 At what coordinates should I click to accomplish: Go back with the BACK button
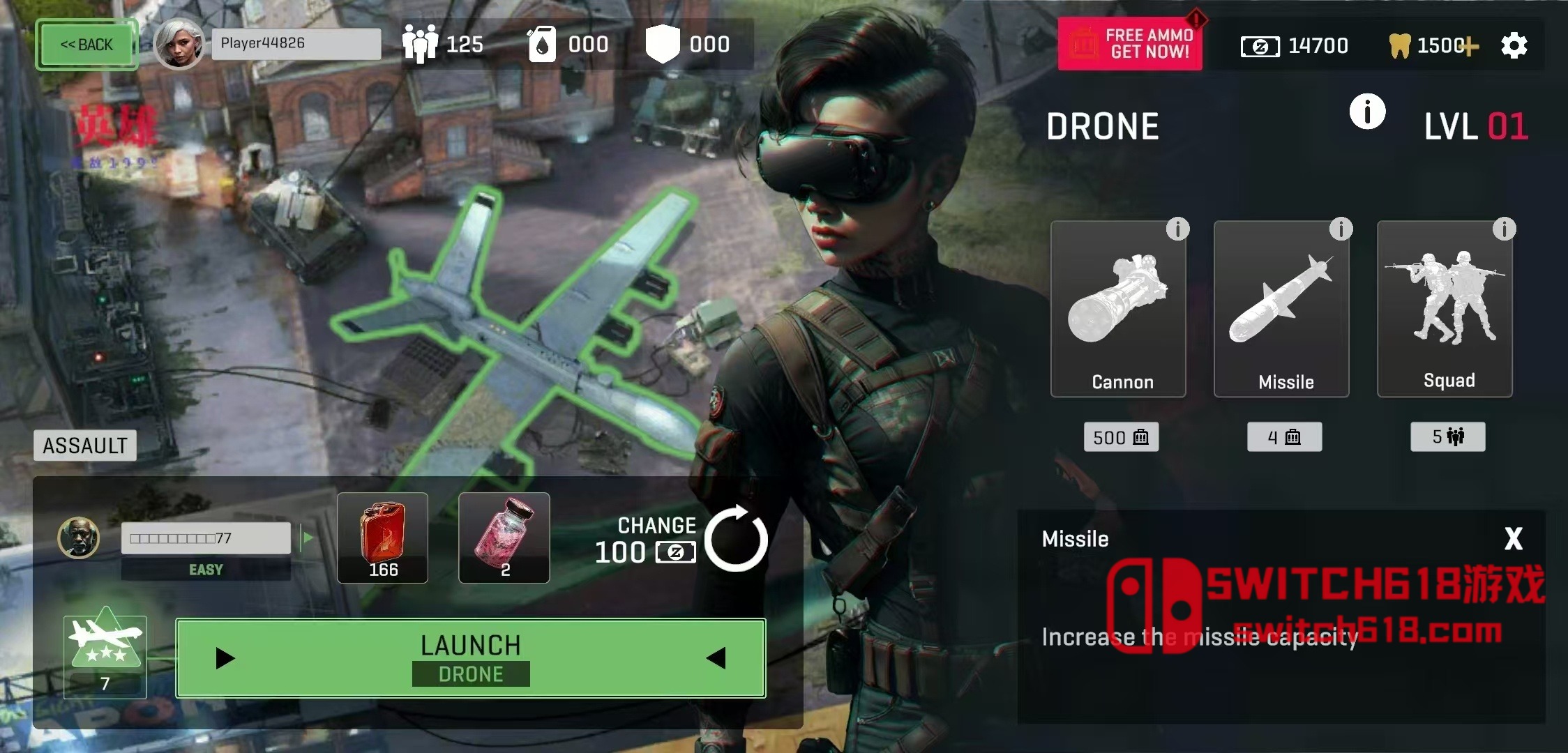[x=86, y=45]
